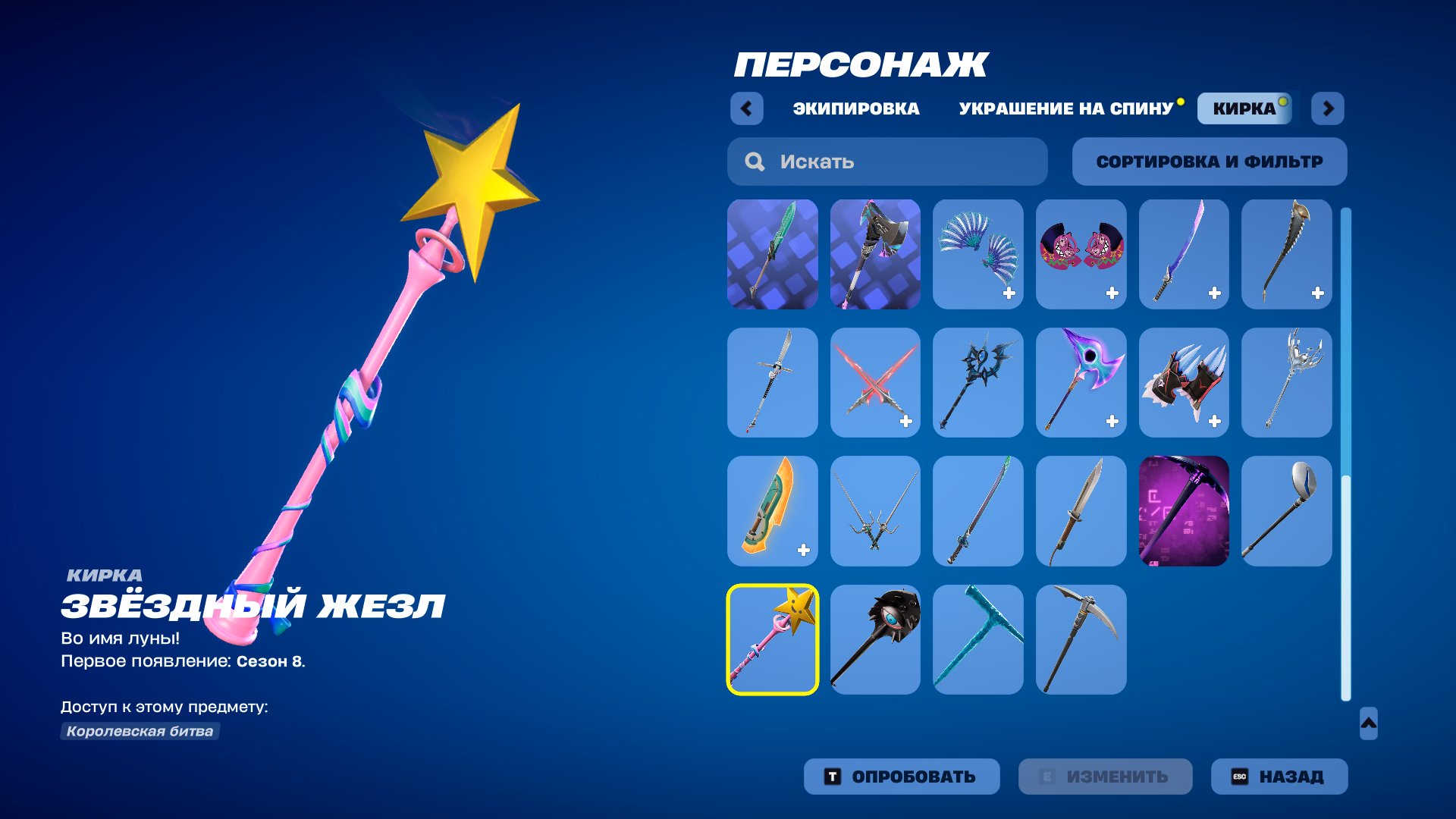This screenshot has width=1456, height=819.
Task: Switch to the Экипировка tab
Action: tap(855, 108)
